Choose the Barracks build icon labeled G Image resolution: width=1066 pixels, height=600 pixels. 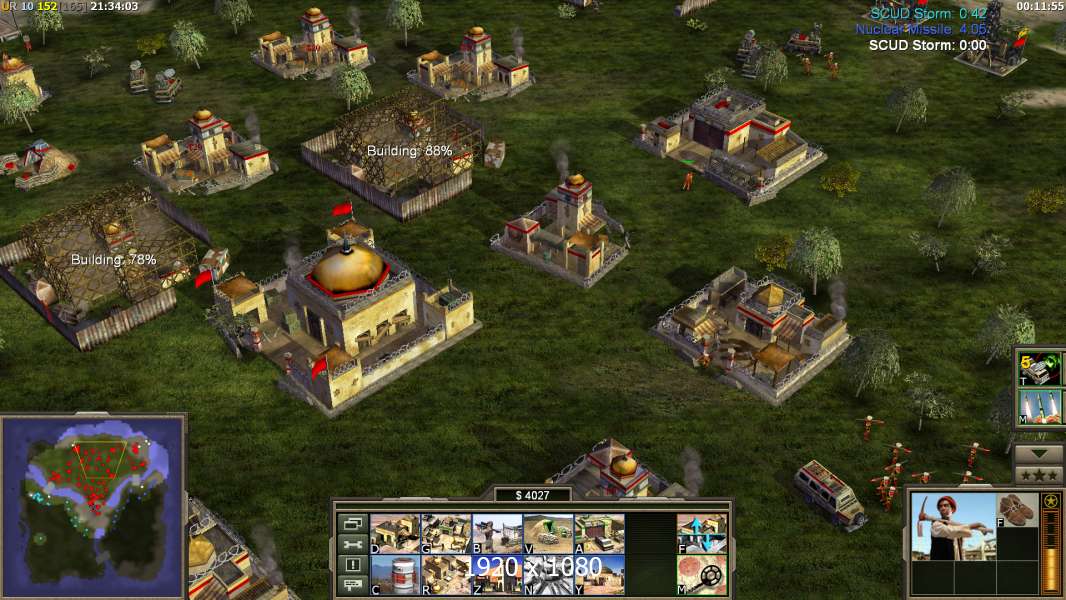click(446, 534)
